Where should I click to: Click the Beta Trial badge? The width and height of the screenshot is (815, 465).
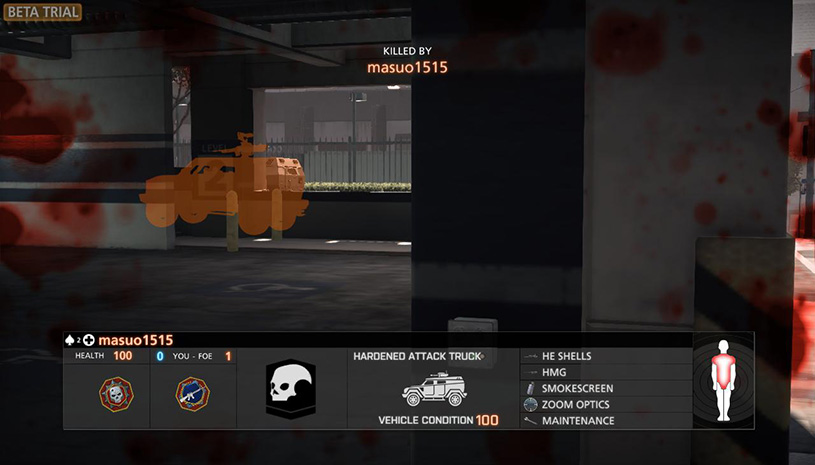[41, 11]
